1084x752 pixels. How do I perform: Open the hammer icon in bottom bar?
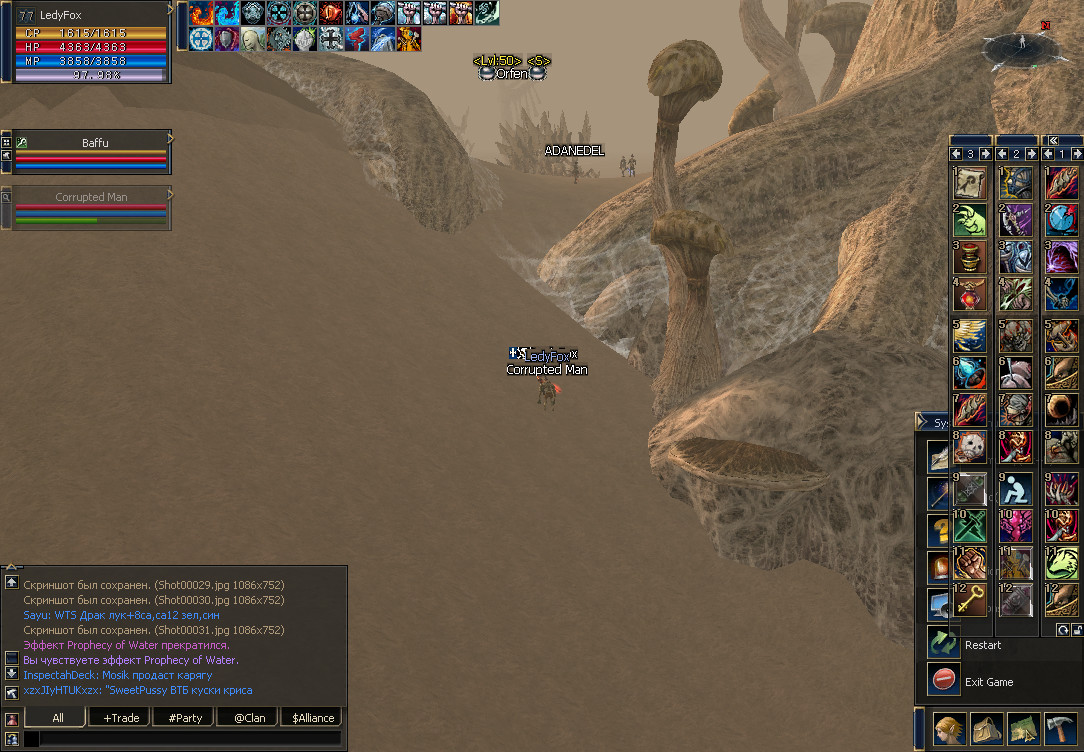(x=1059, y=729)
